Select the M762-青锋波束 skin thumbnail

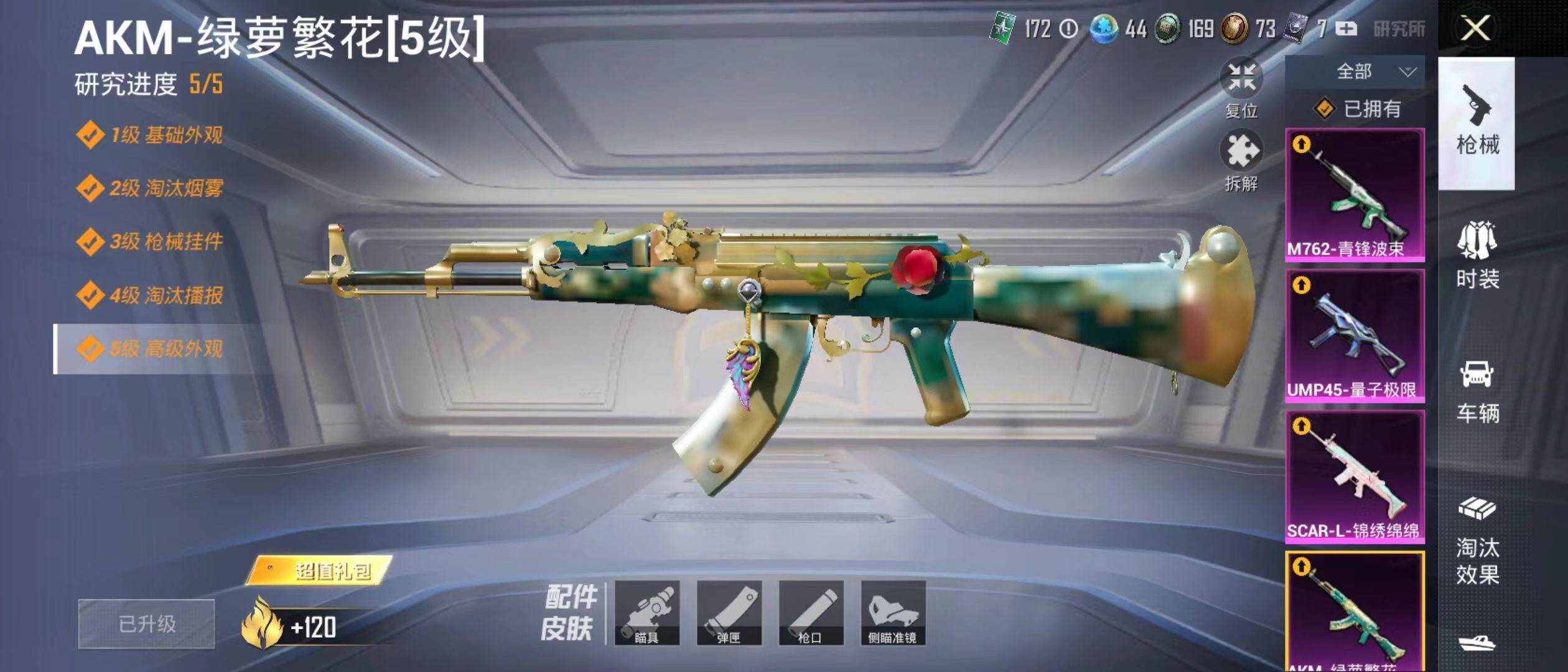coord(1355,194)
